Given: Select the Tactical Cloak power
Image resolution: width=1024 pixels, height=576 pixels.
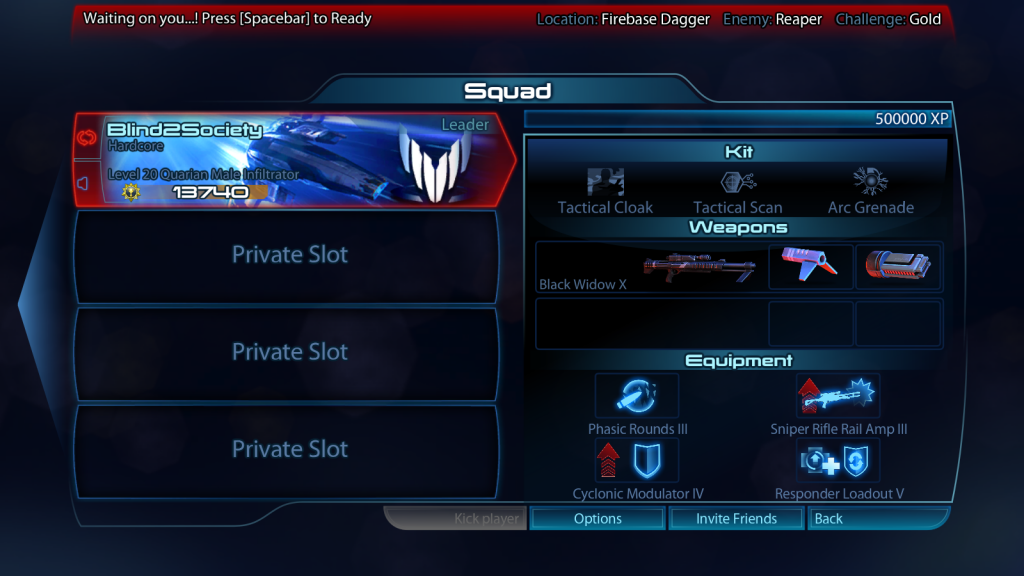Looking at the screenshot, I should point(605,190).
